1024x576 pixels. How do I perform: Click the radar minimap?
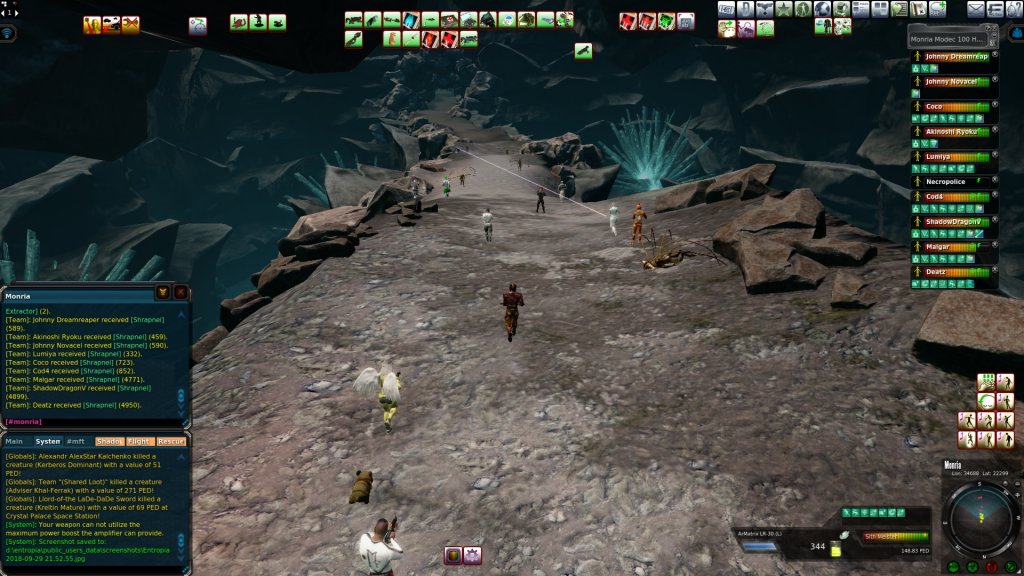point(979,519)
